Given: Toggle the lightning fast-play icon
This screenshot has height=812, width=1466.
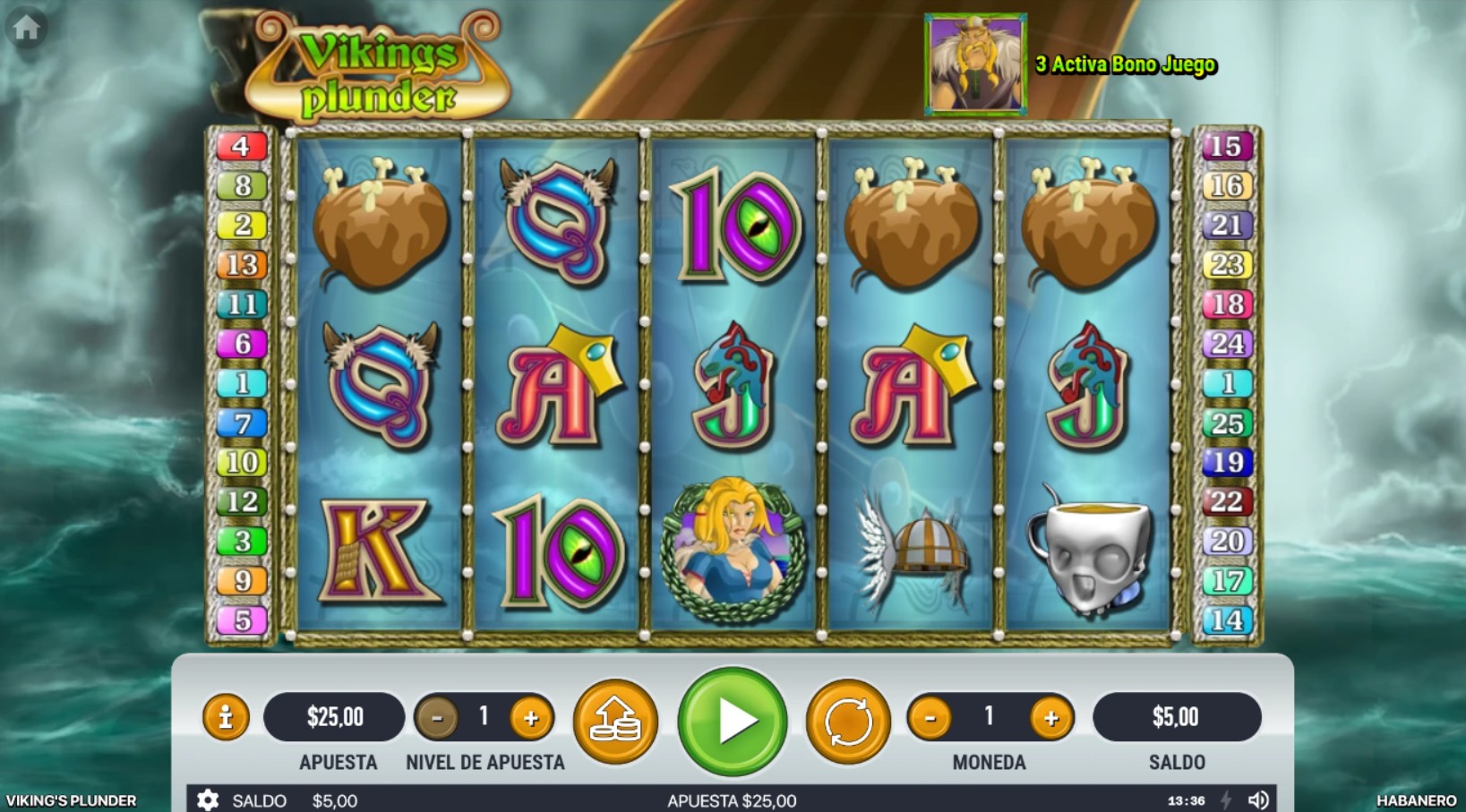Looking at the screenshot, I should click(1228, 800).
